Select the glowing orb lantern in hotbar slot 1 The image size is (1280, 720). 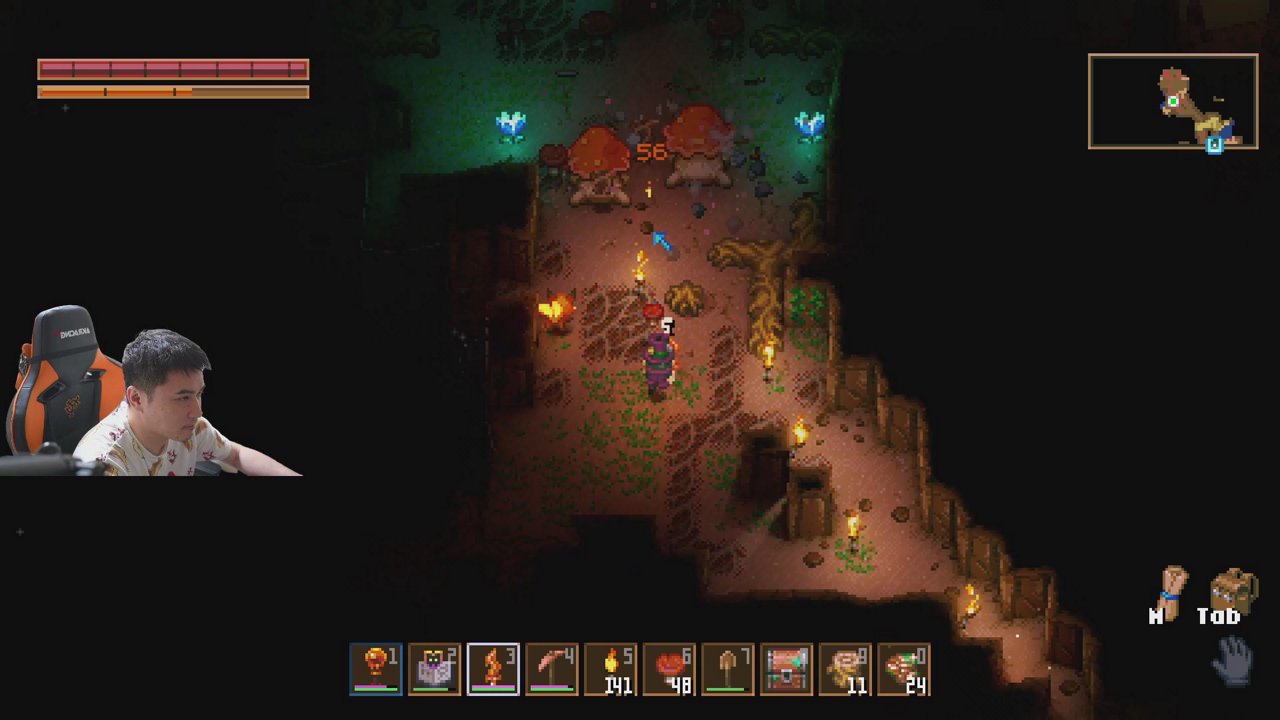click(376, 669)
